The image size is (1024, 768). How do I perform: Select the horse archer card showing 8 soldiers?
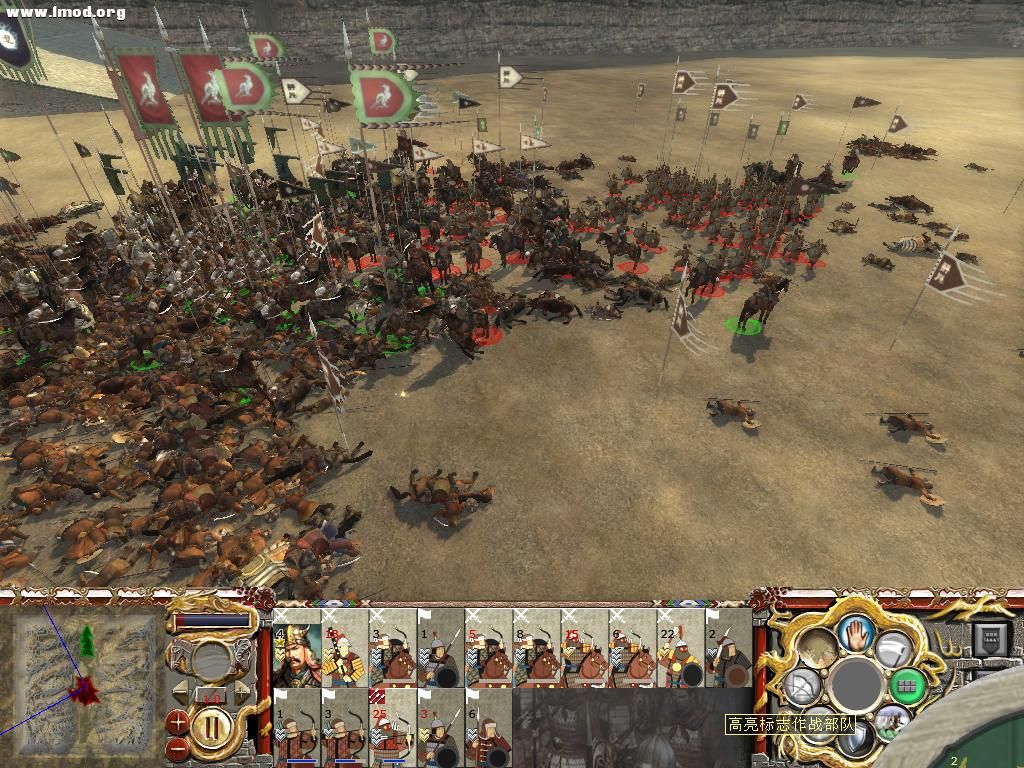(537, 648)
